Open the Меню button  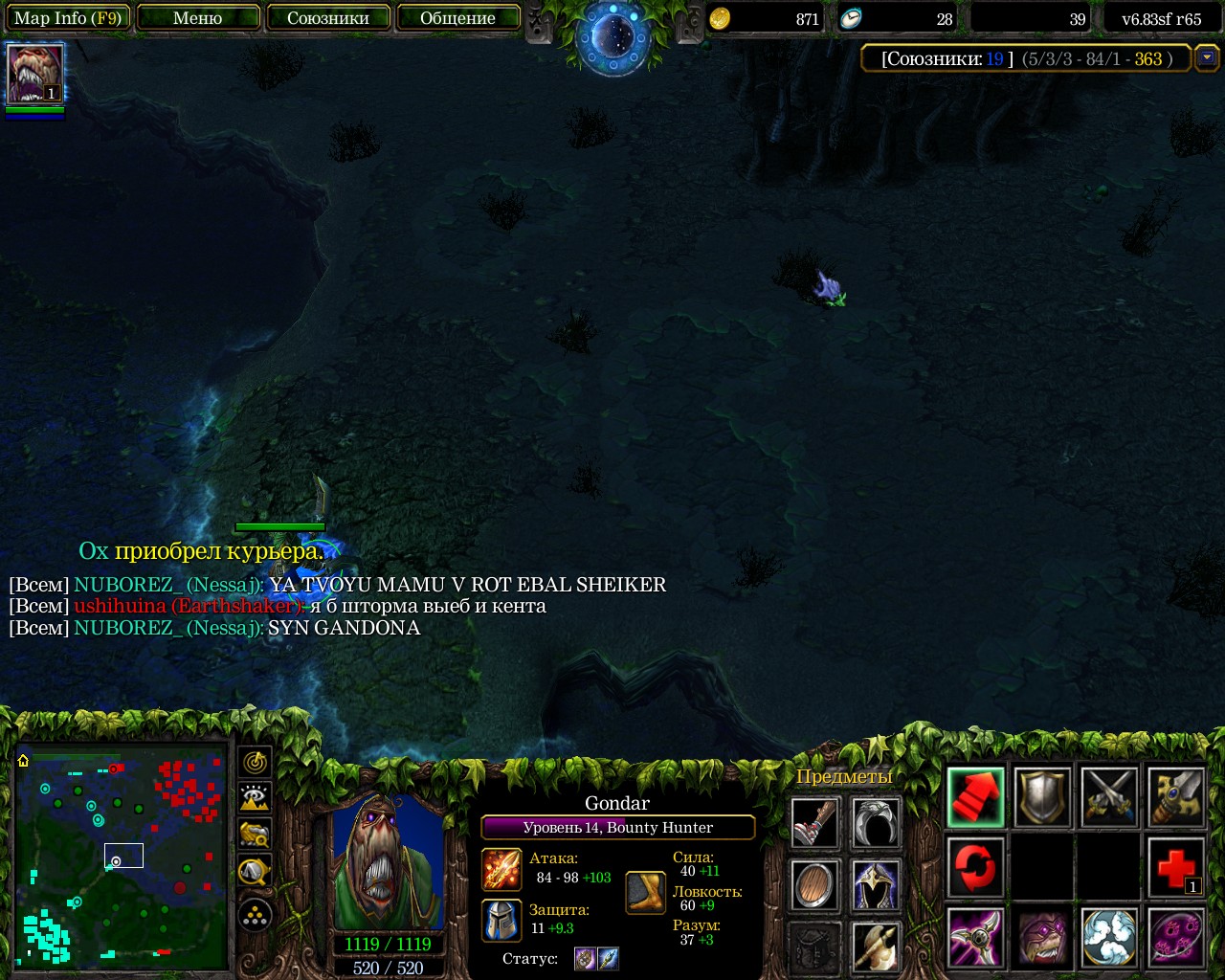click(198, 18)
